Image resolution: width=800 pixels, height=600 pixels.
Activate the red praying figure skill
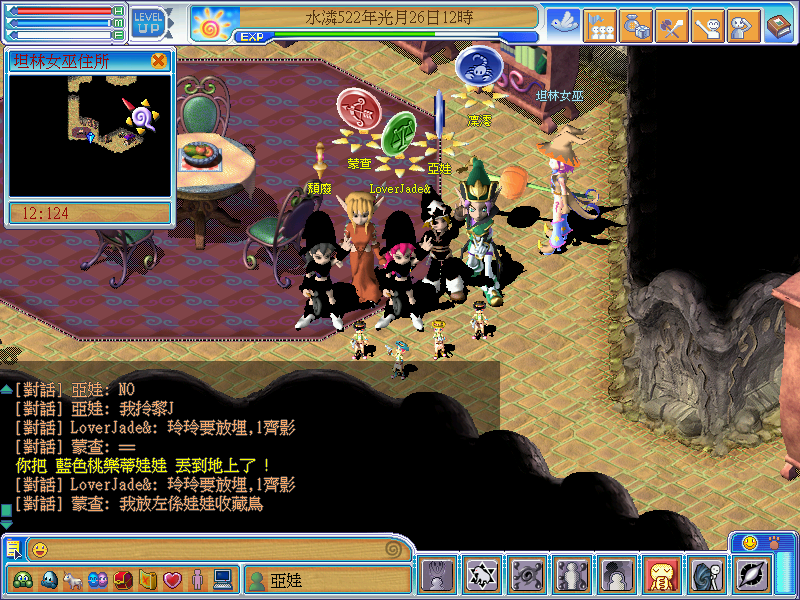click(663, 576)
